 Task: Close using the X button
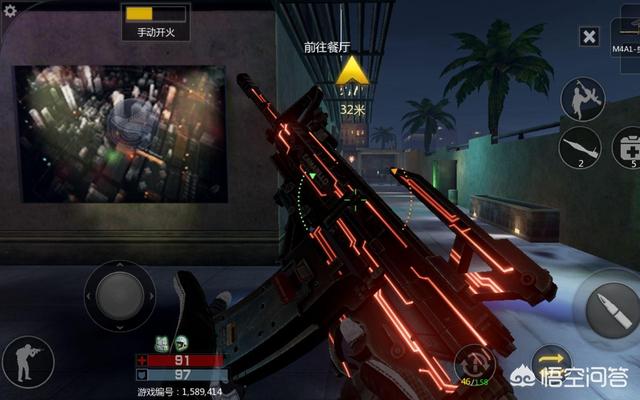coord(590,37)
